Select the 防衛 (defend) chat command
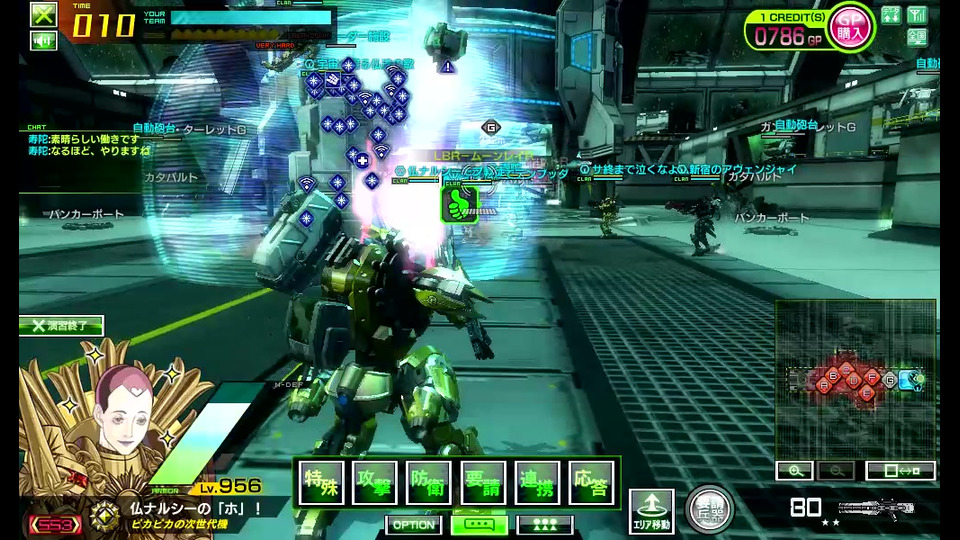The image size is (960, 540). tap(429, 483)
